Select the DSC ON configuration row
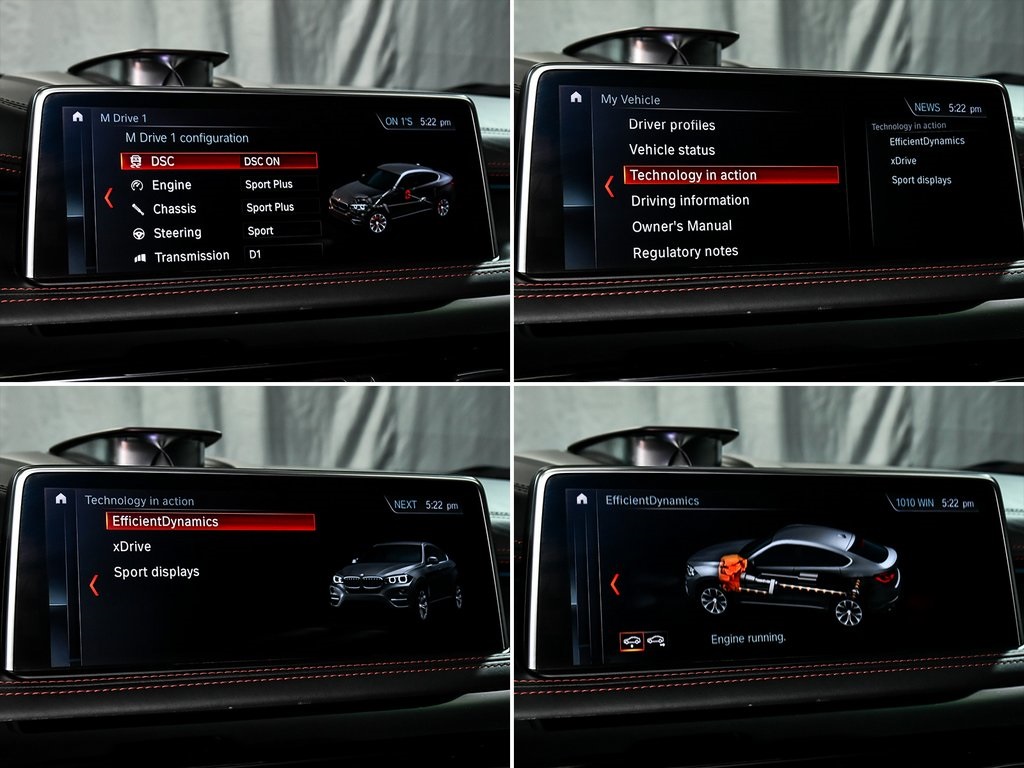 pos(219,161)
